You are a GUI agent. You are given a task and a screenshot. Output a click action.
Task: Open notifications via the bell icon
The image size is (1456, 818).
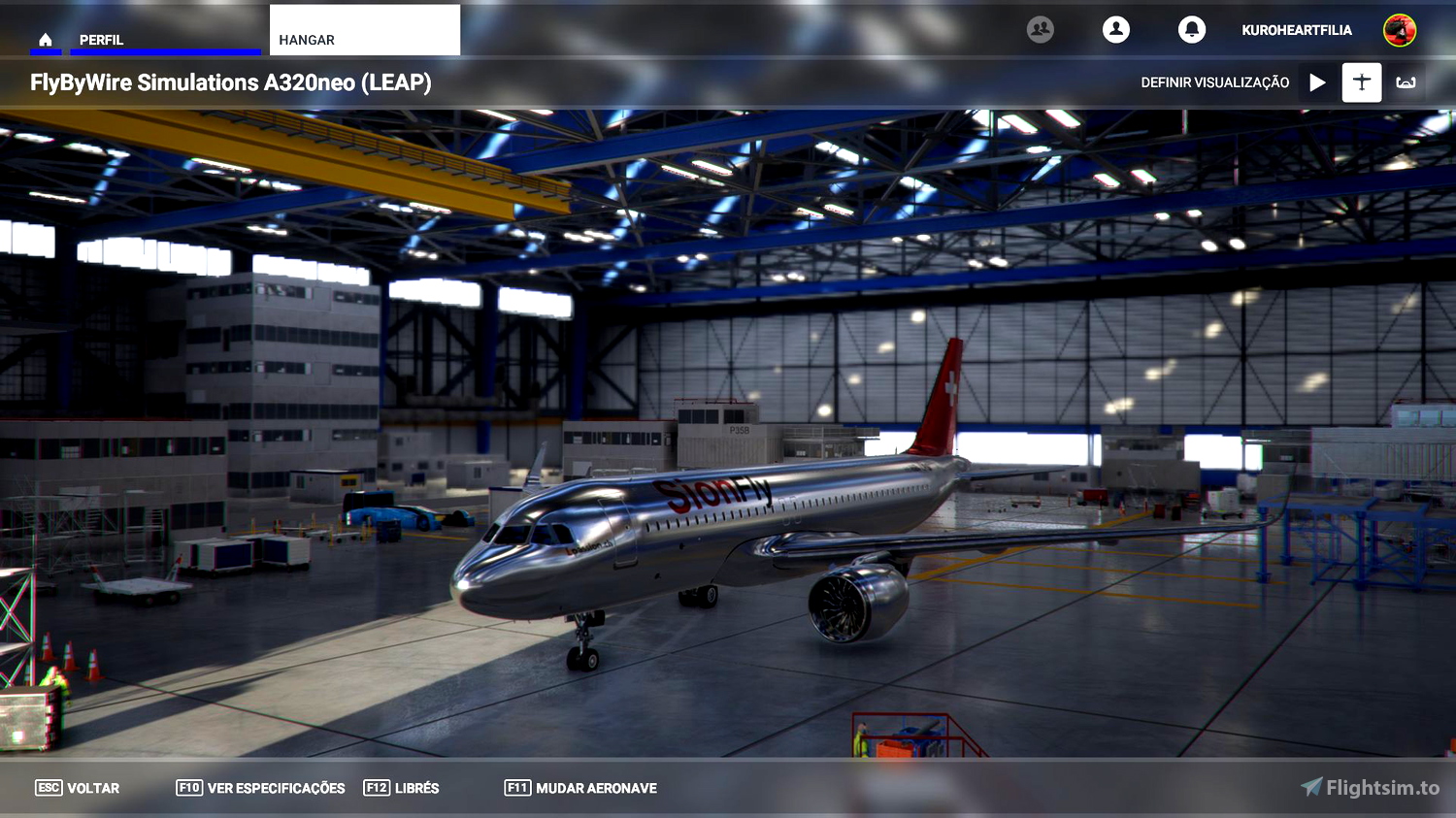coord(1192,29)
